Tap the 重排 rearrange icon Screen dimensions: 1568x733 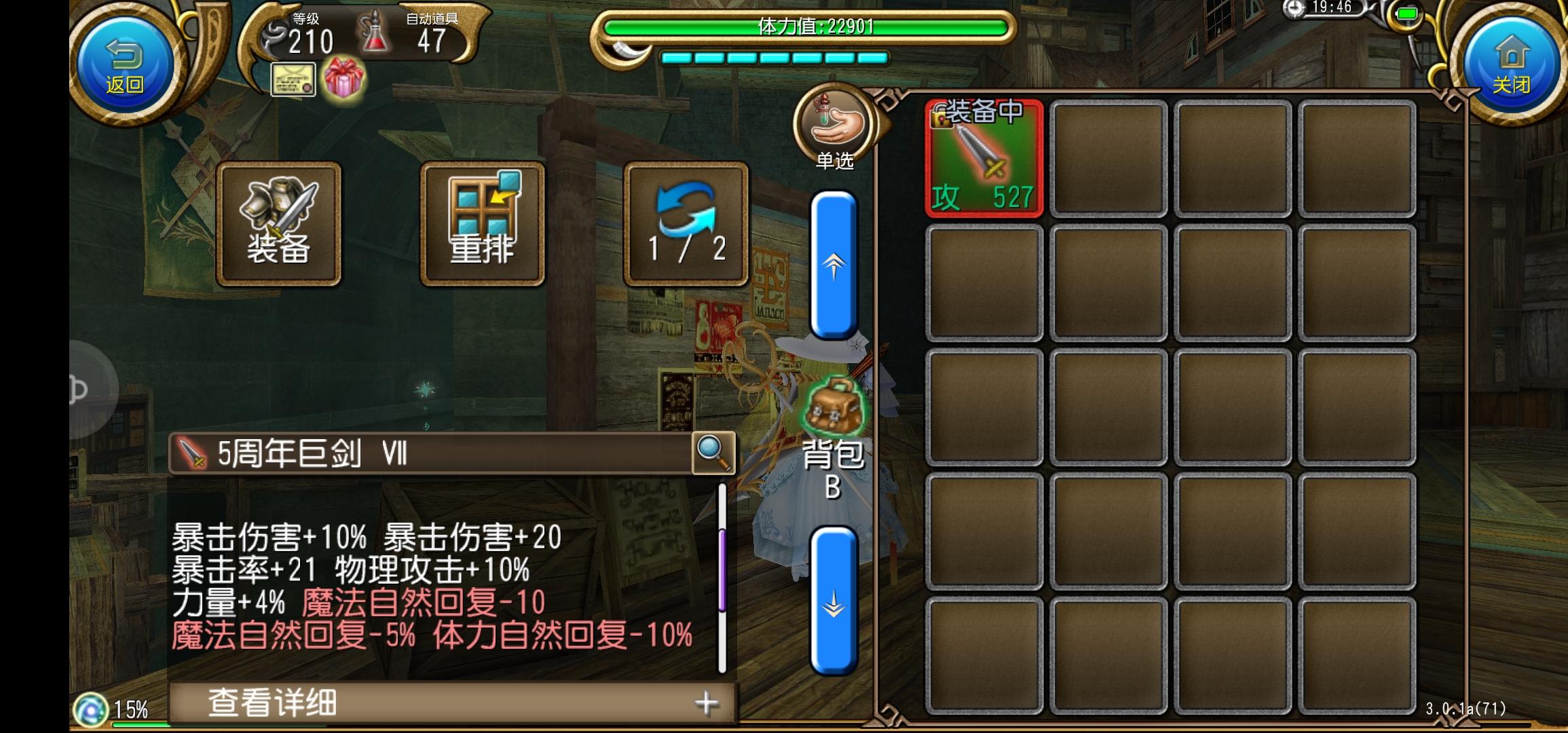tap(482, 224)
